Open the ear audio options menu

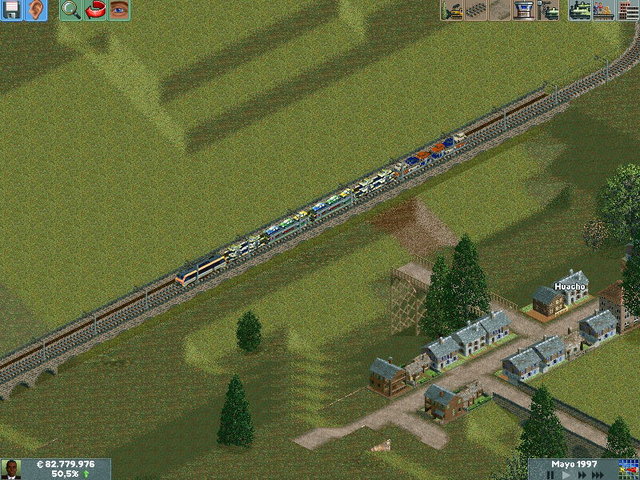click(36, 10)
